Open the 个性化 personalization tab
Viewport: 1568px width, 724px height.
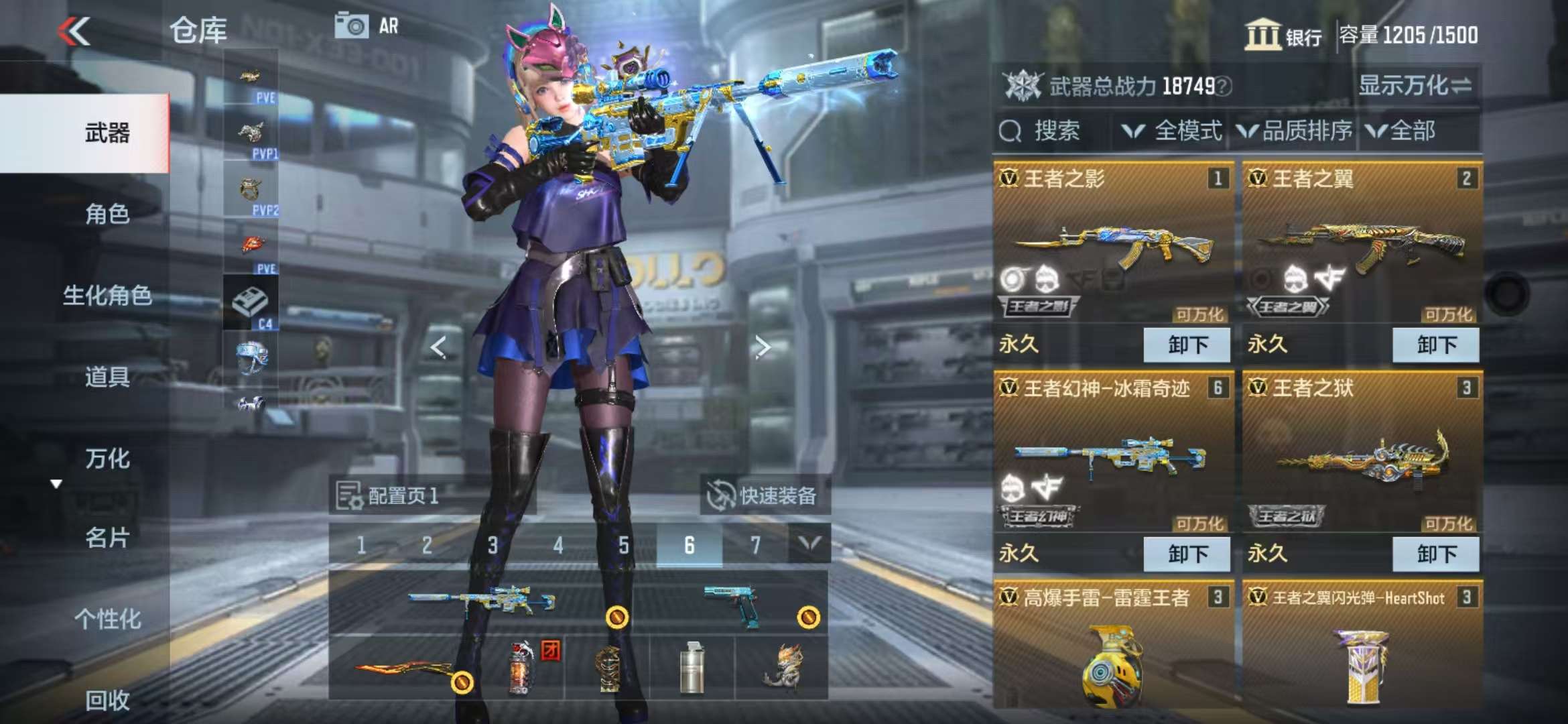(x=107, y=619)
